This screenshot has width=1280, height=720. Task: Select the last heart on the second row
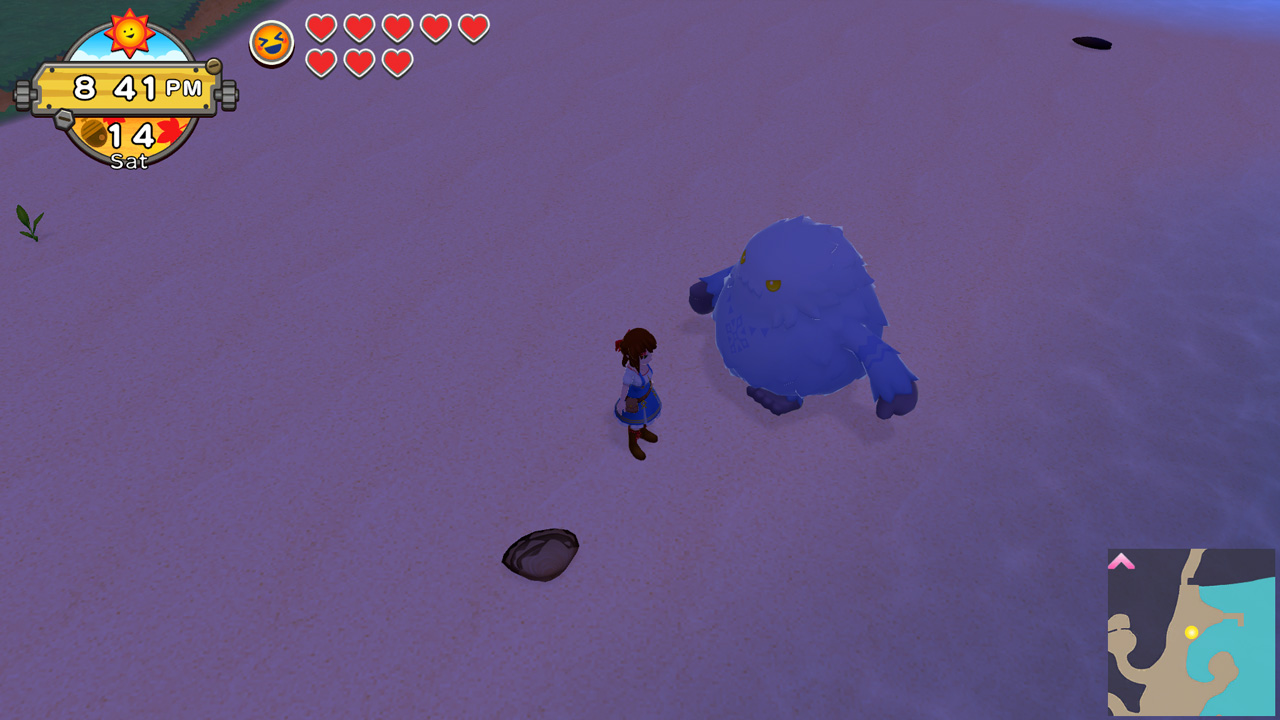coord(396,61)
